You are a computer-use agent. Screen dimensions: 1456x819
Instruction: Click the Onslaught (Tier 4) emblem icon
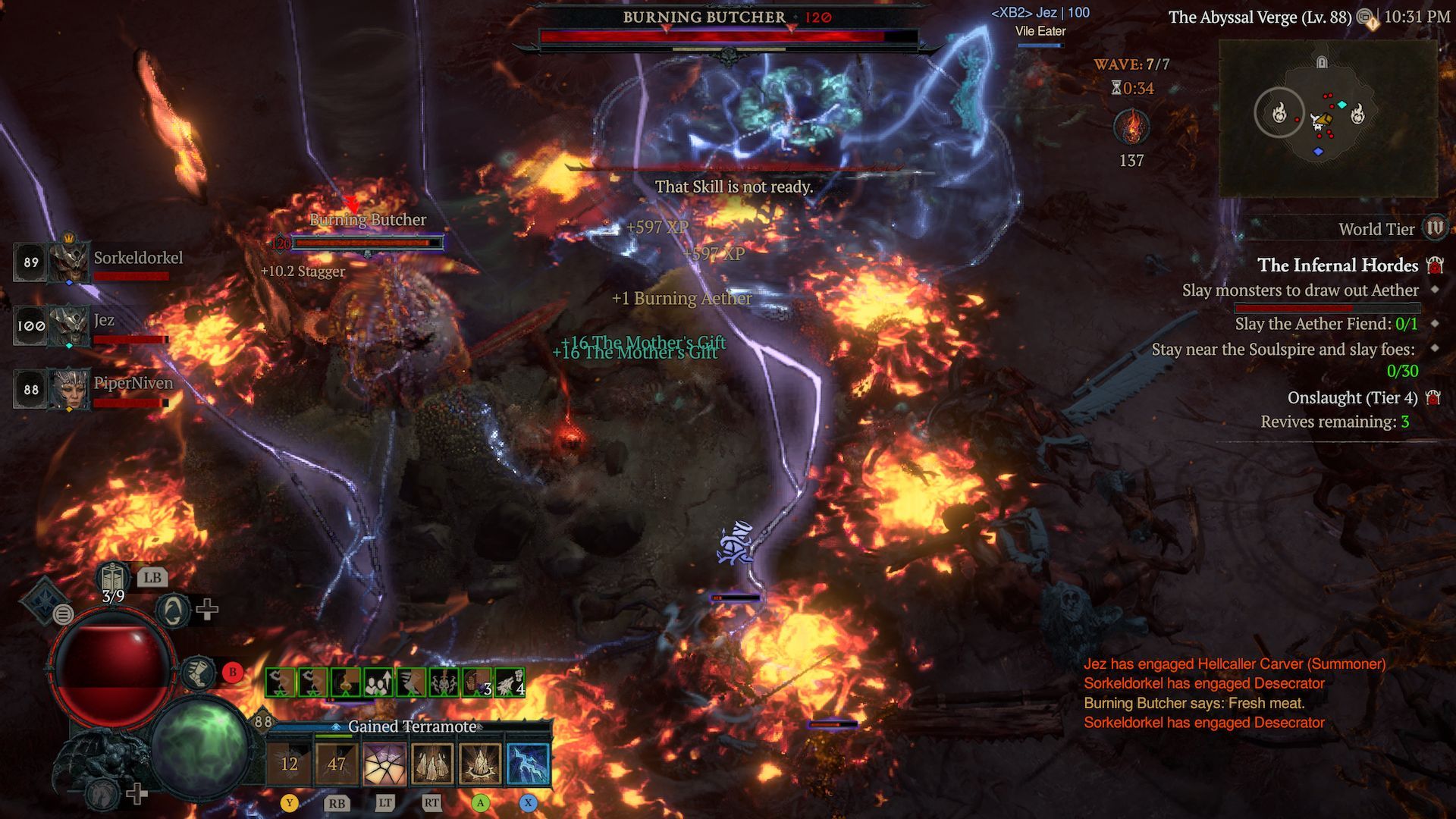[1432, 397]
